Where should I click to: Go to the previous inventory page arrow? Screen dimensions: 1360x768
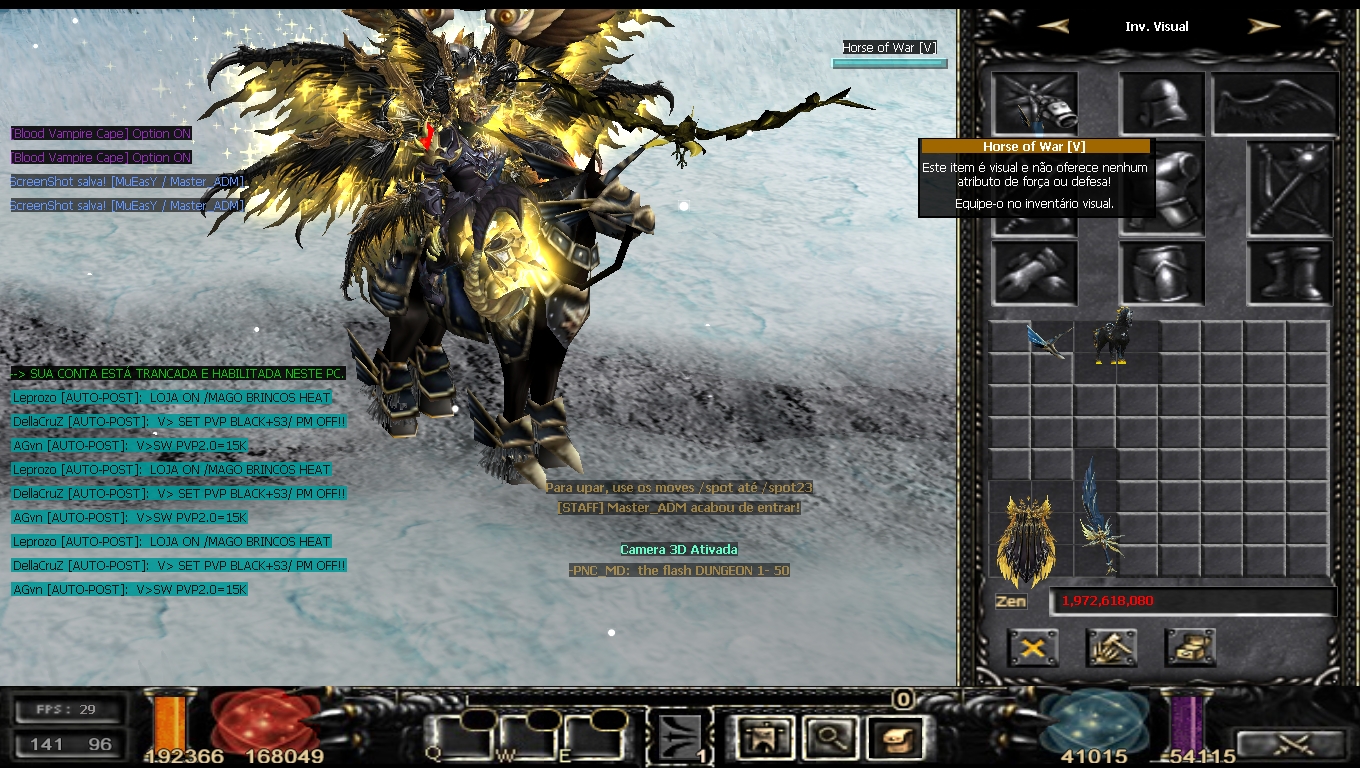point(1054,26)
